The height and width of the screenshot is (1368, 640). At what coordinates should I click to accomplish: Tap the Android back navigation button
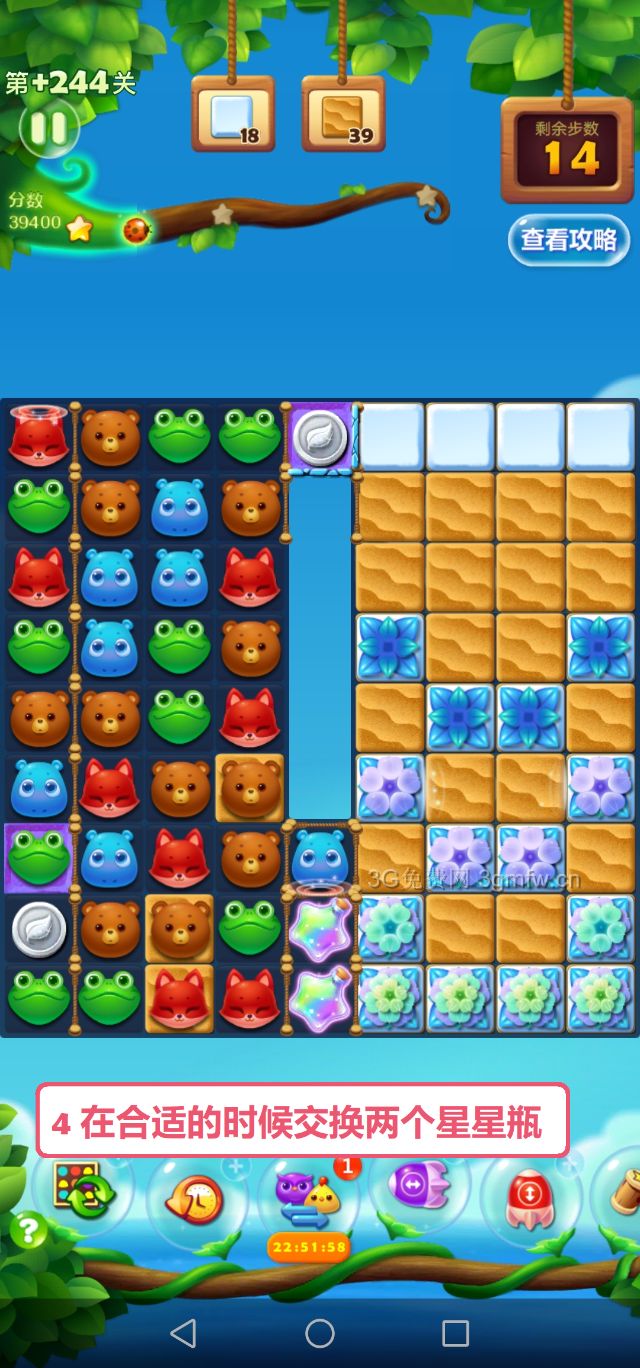183,1332
